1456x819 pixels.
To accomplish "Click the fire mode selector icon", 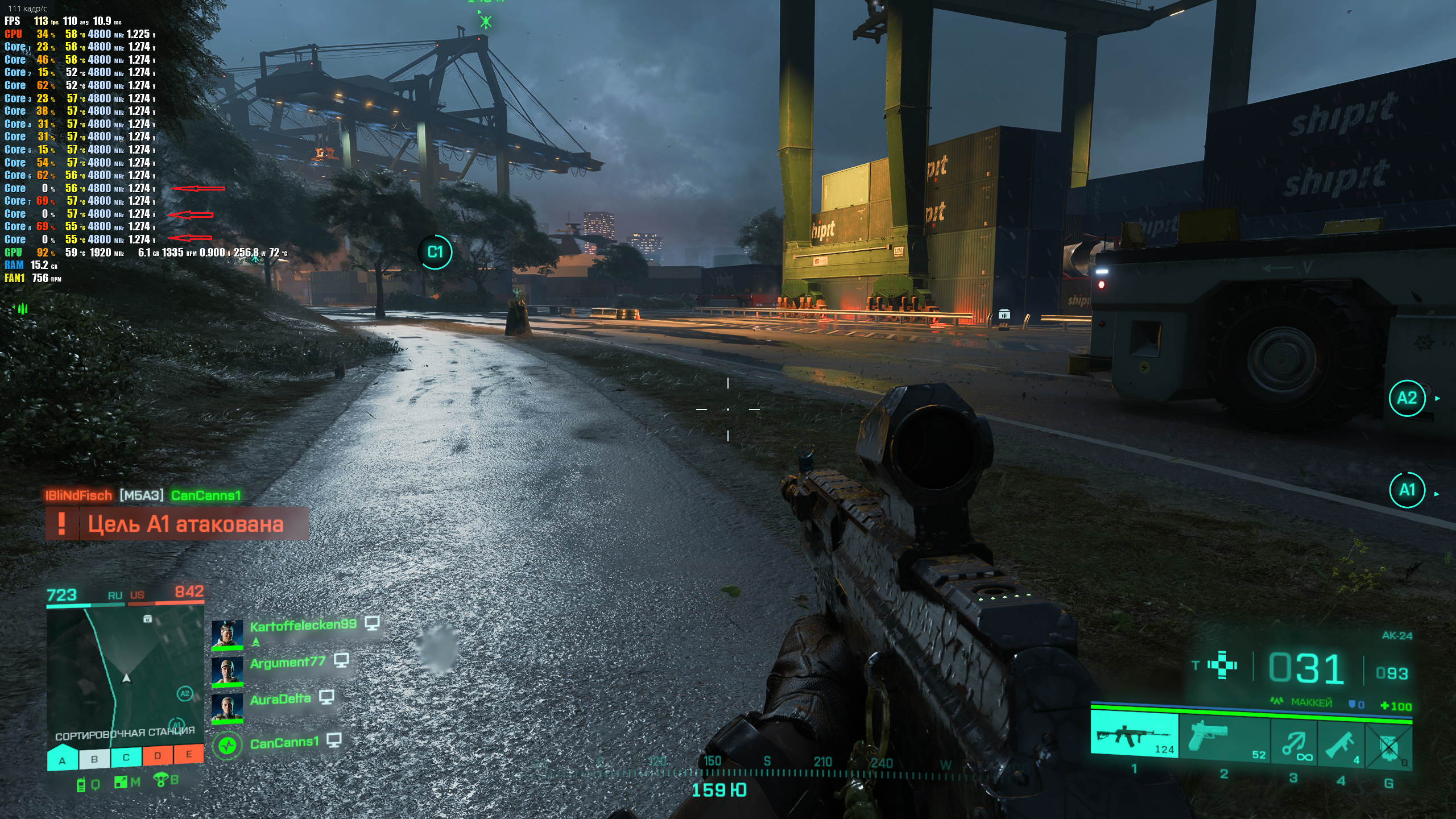I will 1222,665.
